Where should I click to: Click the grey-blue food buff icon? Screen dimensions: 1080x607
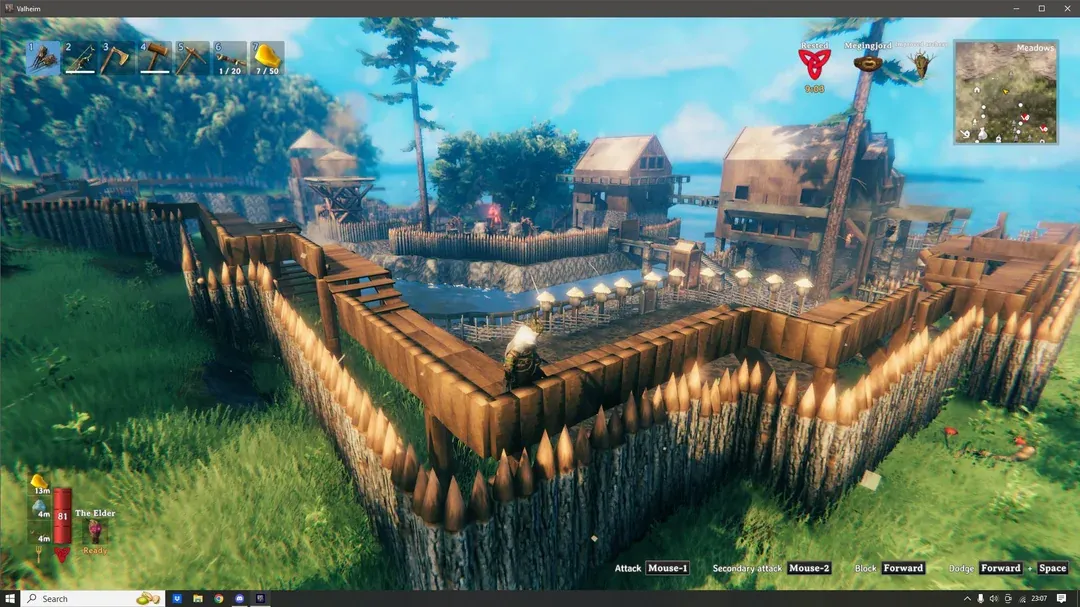click(40, 506)
